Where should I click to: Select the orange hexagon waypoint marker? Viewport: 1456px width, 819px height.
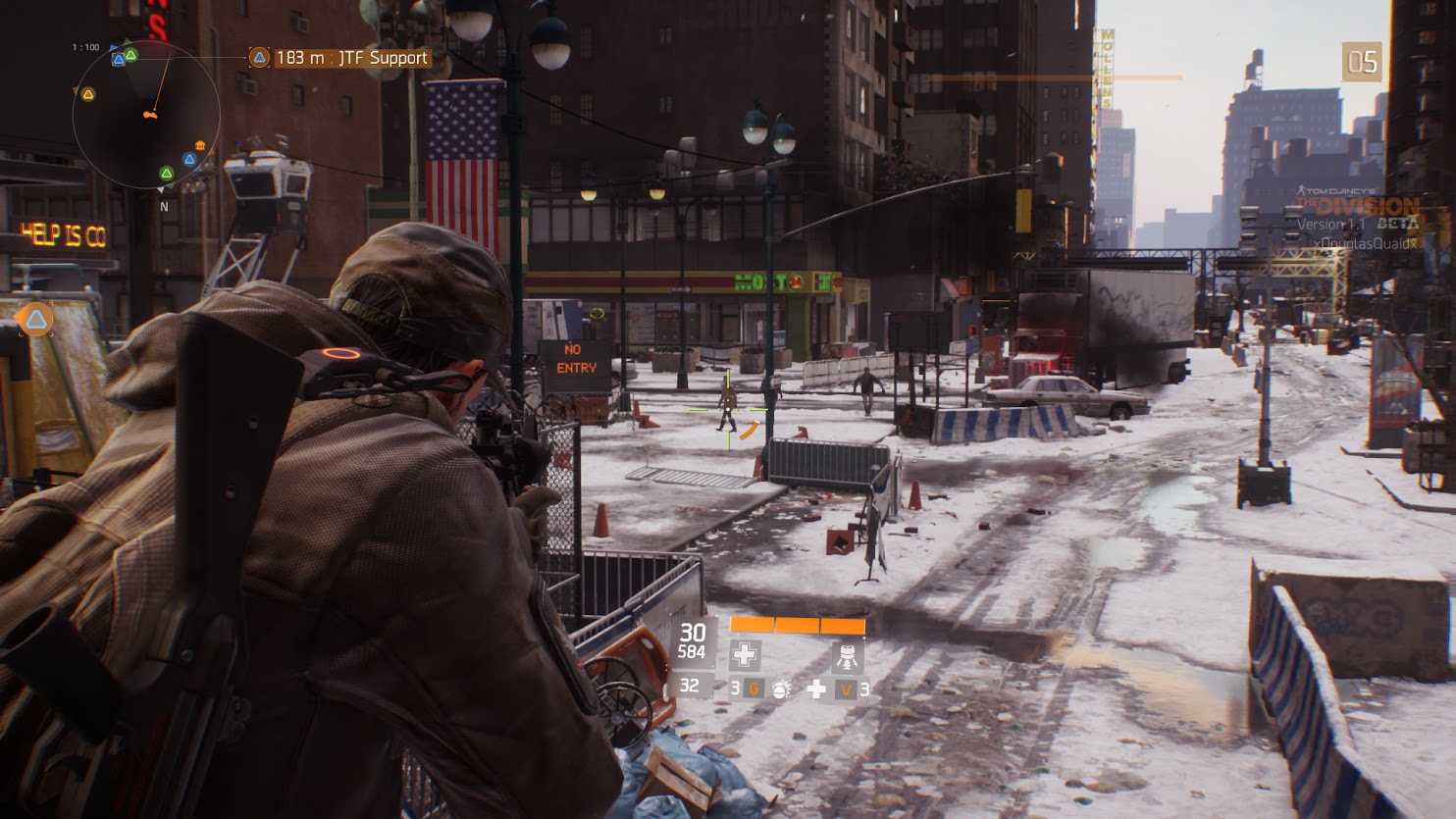[36, 319]
